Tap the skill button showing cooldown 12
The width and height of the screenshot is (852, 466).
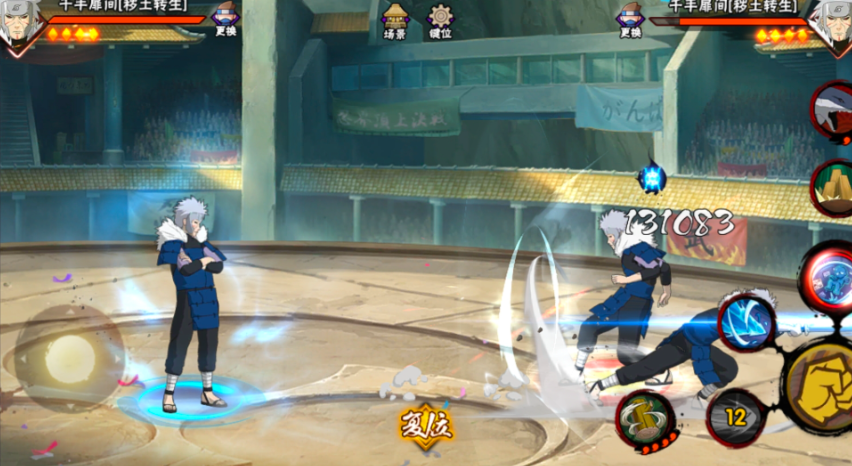coord(736,416)
